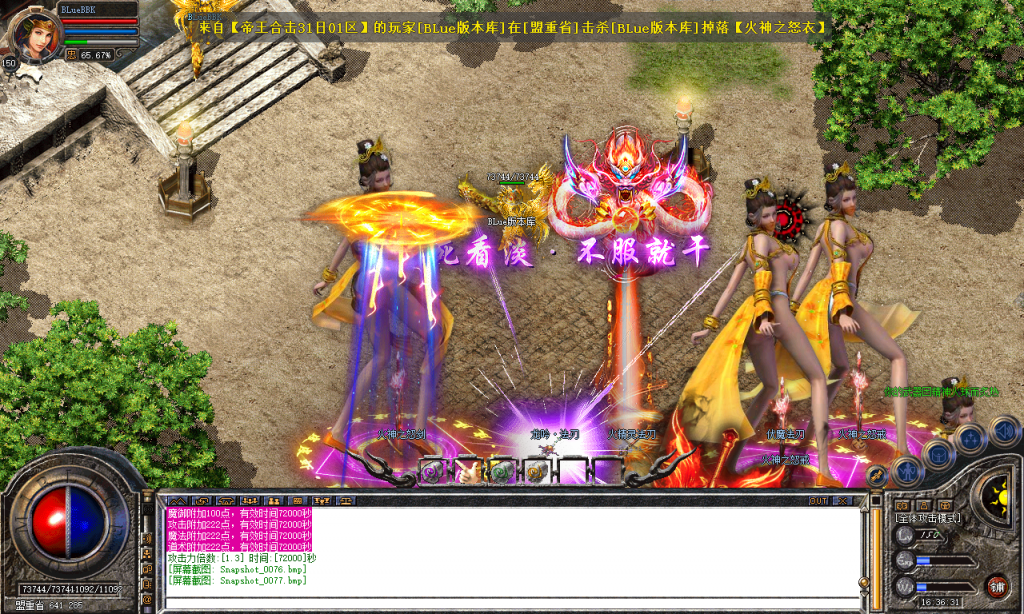Close the chat panel with X button
This screenshot has width=1024, height=614.
843,500
